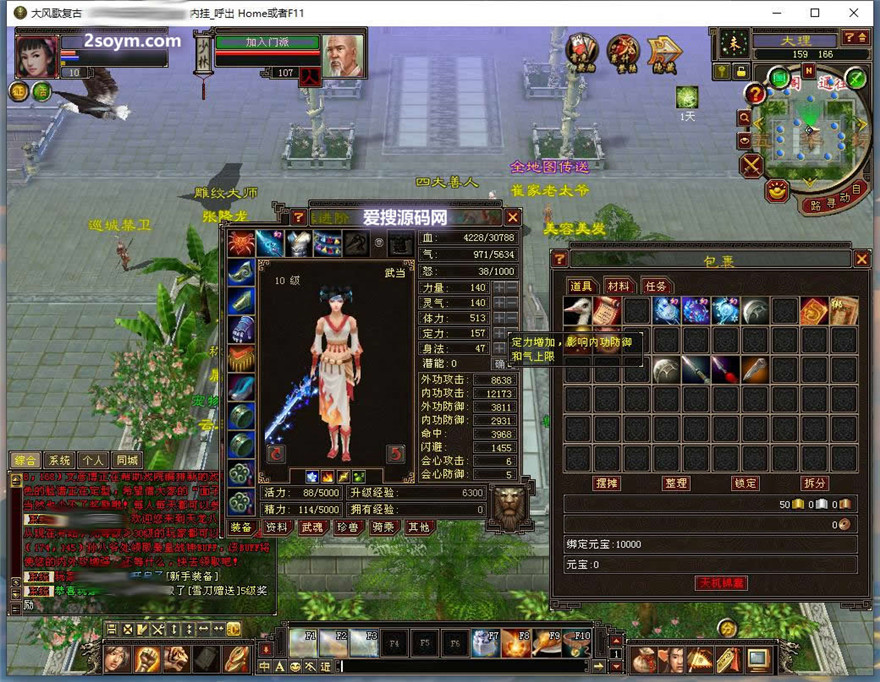Choose the 拆分 split button
880x682 pixels.
click(x=814, y=483)
